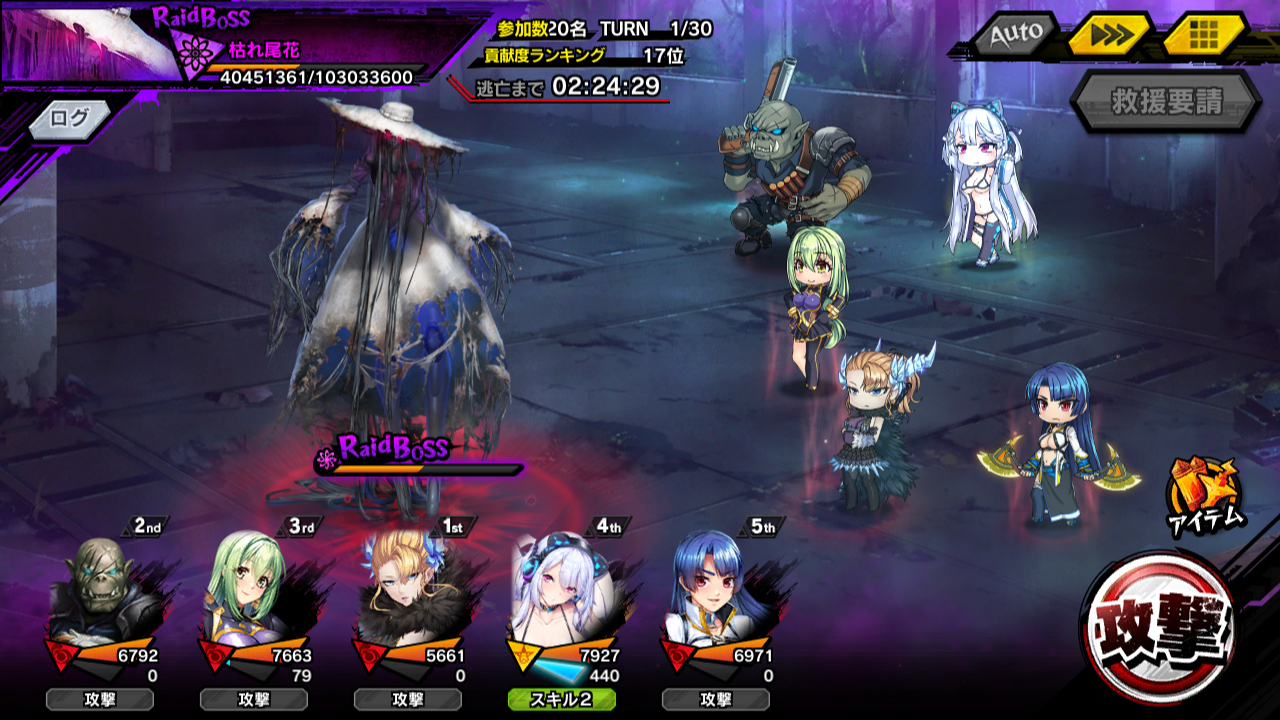1280x720 pixels.
Task: Click the 攻撃 label under the orc
Action: (x=99, y=700)
